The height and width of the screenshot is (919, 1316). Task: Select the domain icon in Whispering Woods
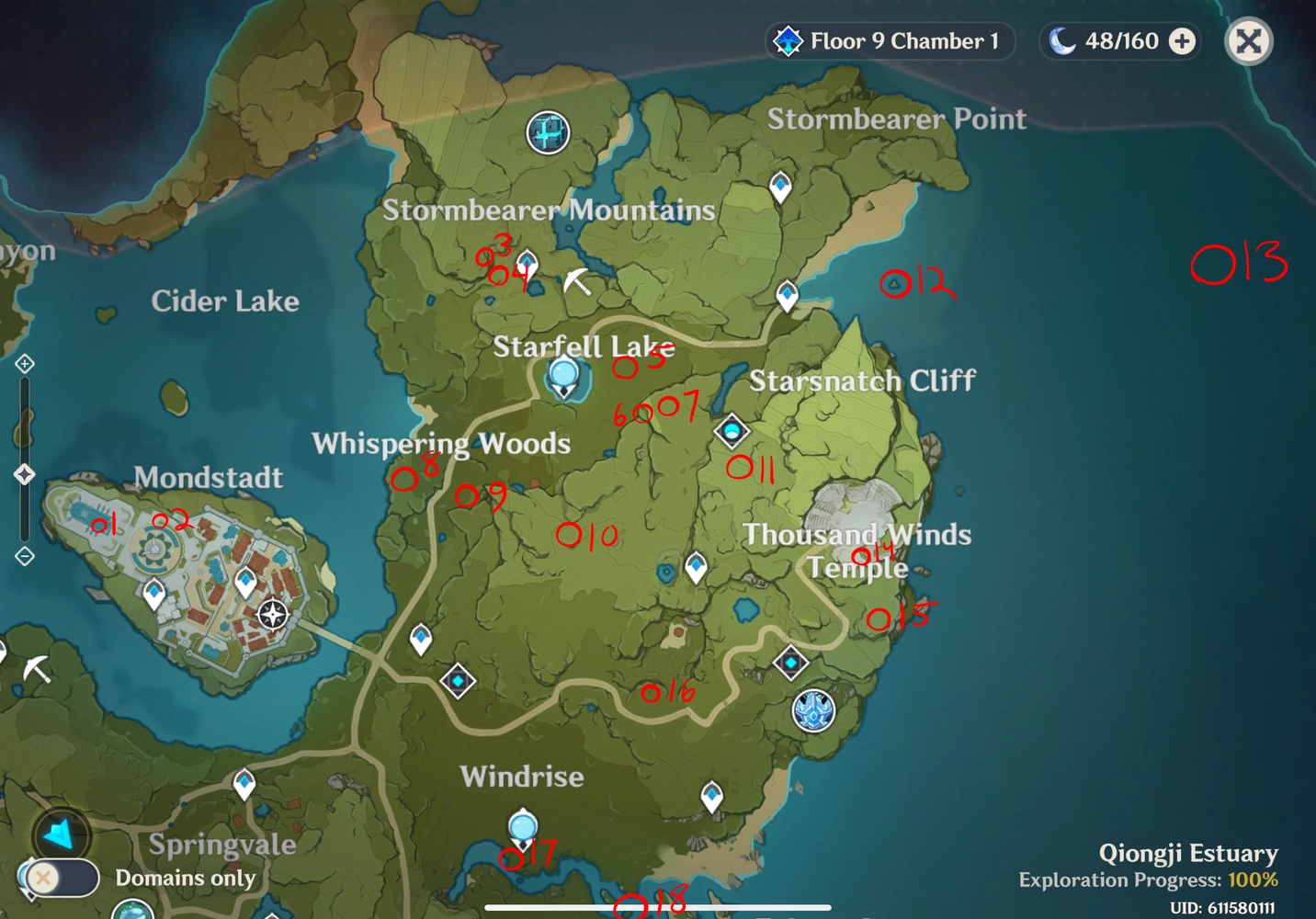tap(457, 682)
